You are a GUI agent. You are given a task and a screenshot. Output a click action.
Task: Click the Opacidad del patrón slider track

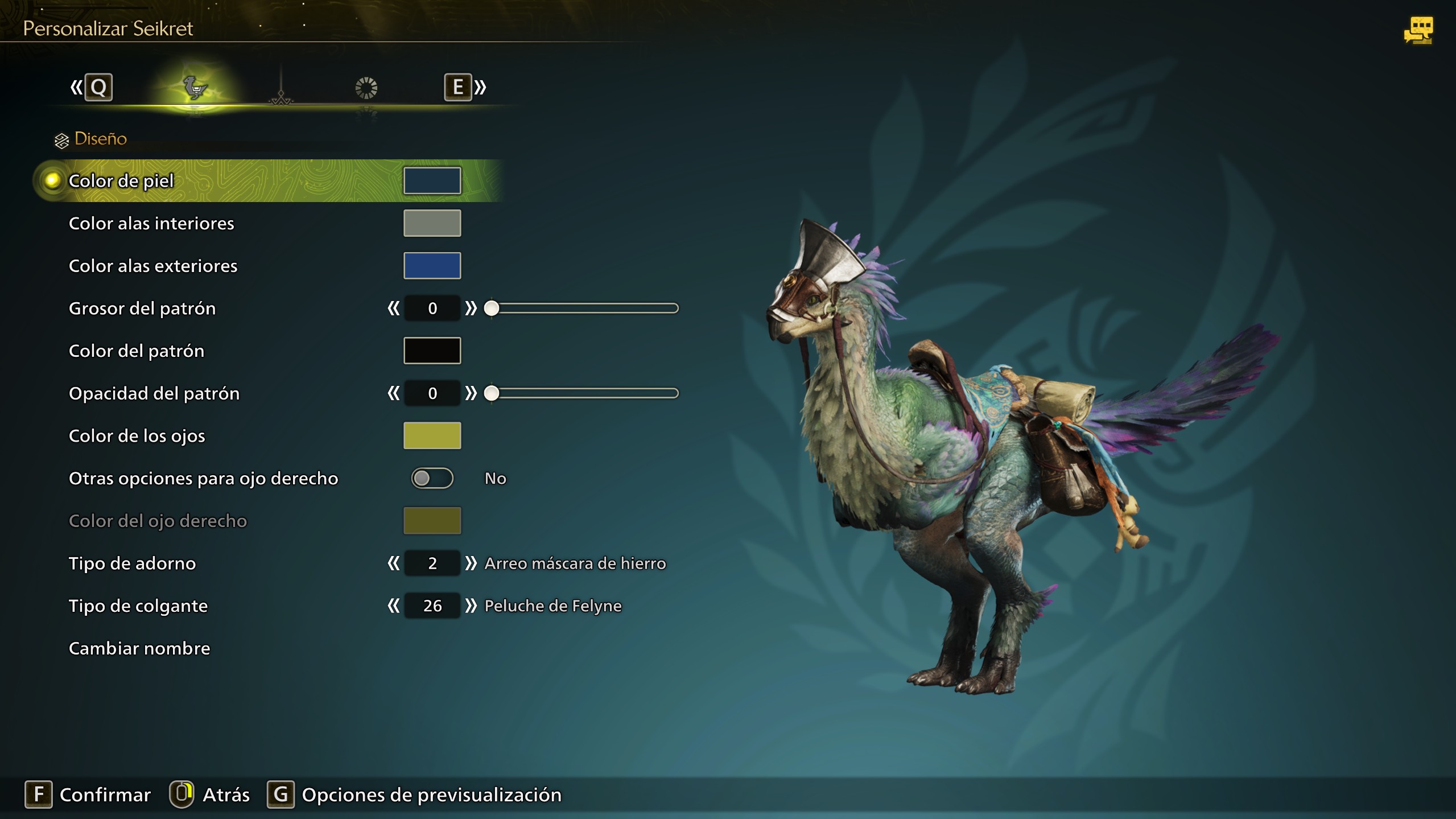tap(586, 393)
